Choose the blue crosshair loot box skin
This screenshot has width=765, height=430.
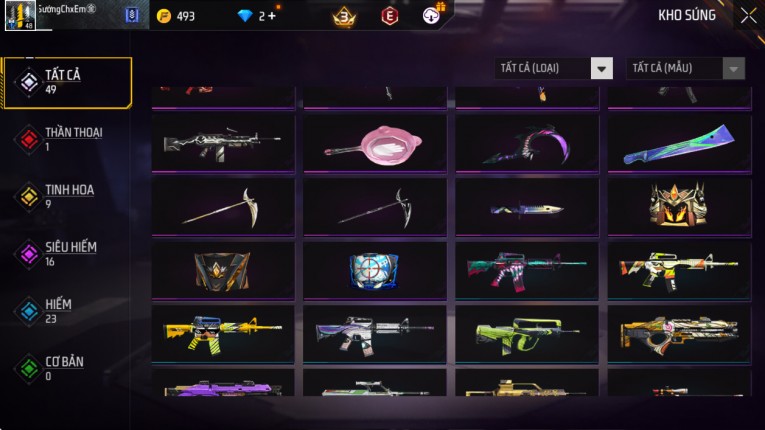point(376,270)
